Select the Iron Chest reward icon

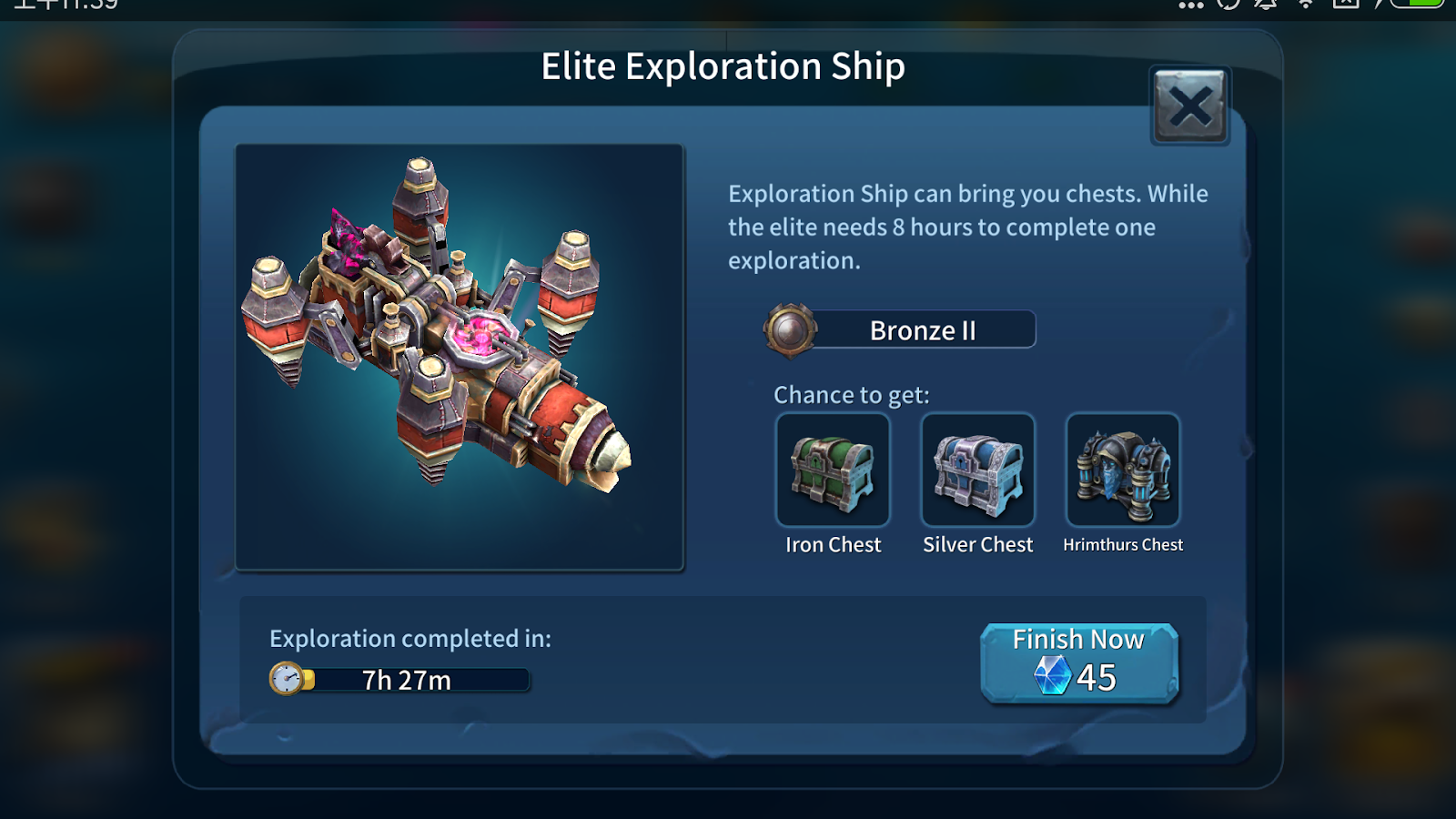(833, 470)
